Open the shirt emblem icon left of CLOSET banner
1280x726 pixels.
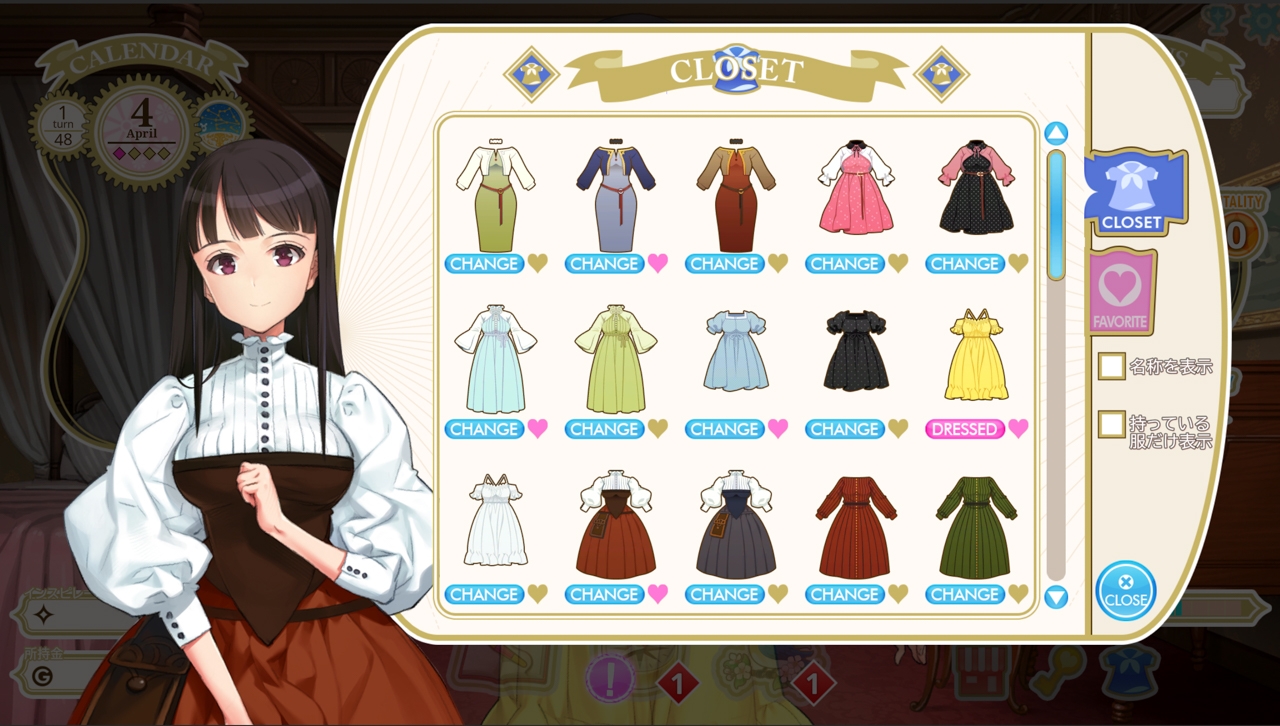click(x=533, y=74)
